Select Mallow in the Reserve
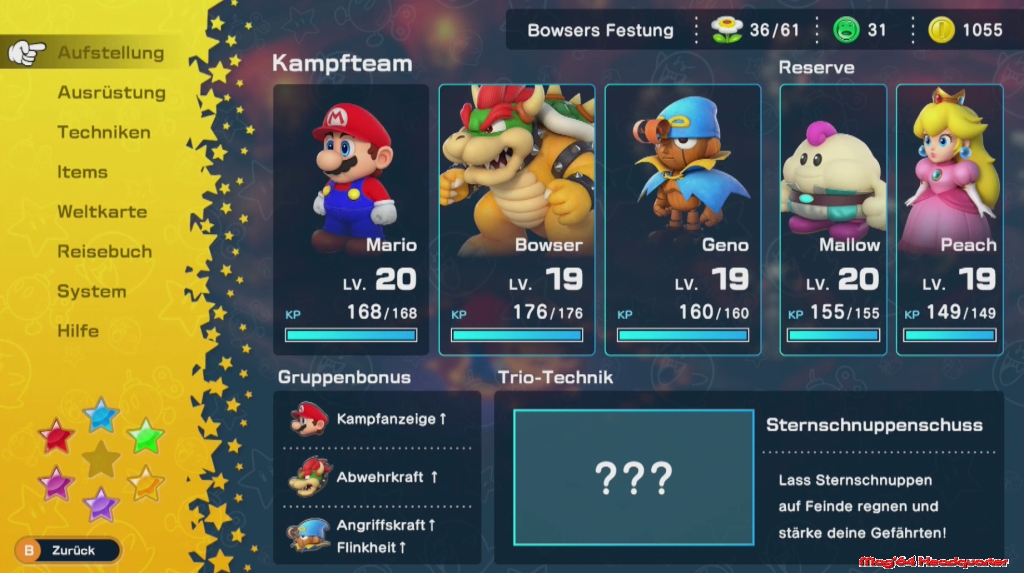Screen dimensions: 1024x573 [833, 219]
